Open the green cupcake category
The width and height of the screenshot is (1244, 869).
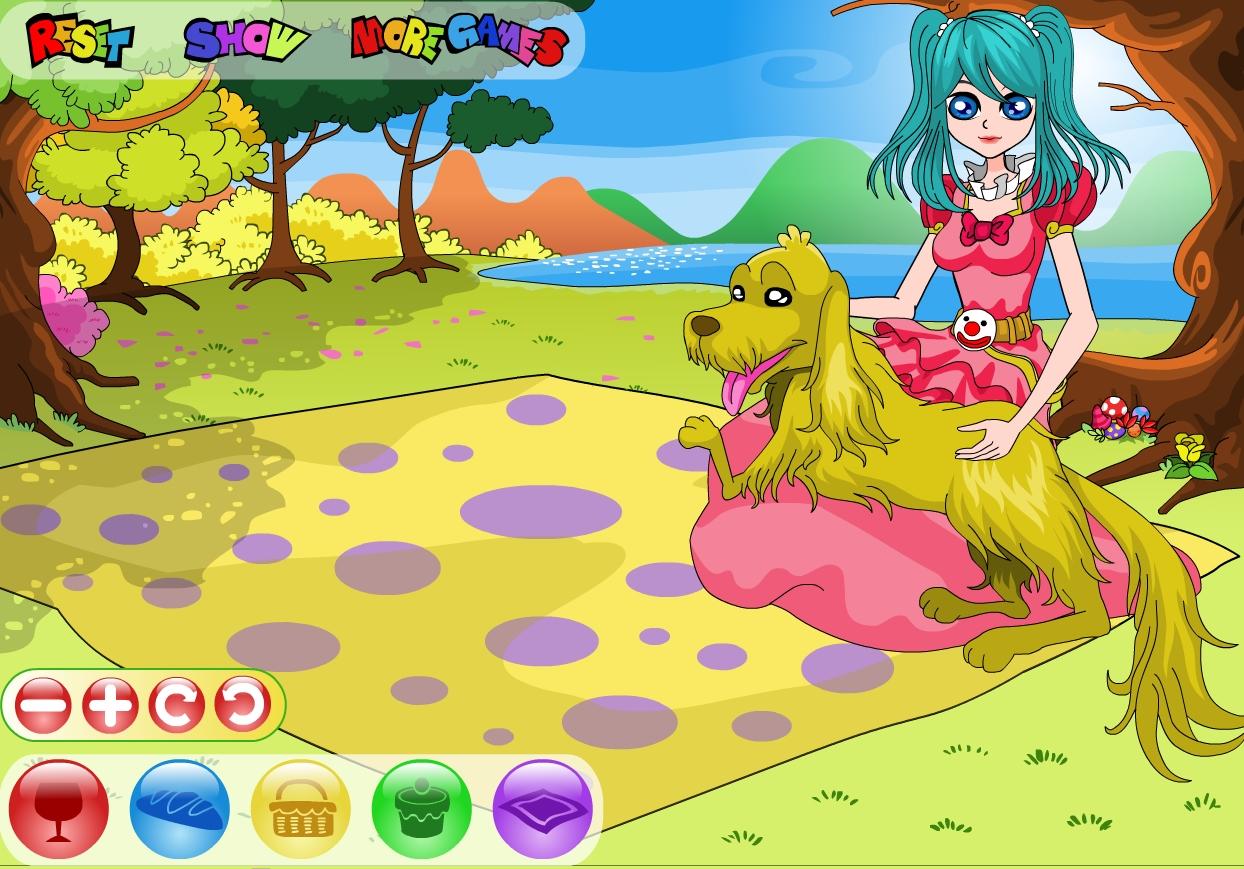point(421,808)
